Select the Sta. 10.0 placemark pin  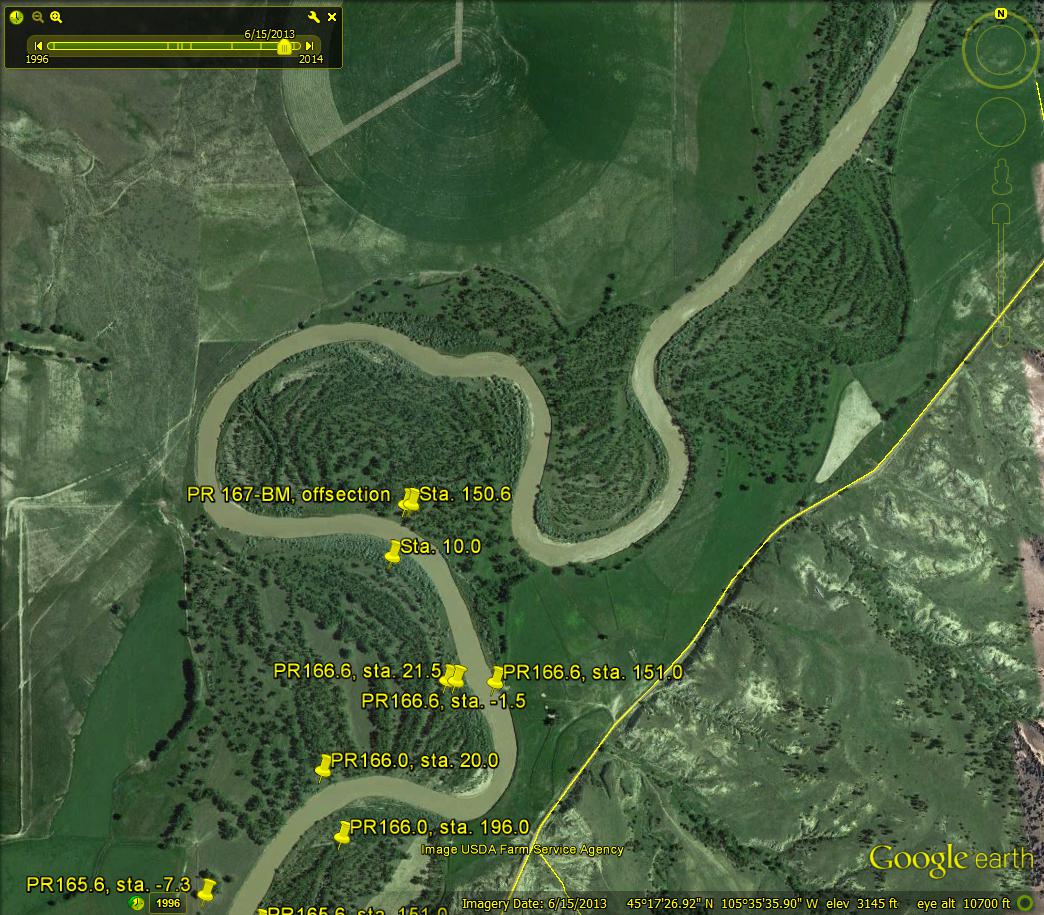(393, 551)
